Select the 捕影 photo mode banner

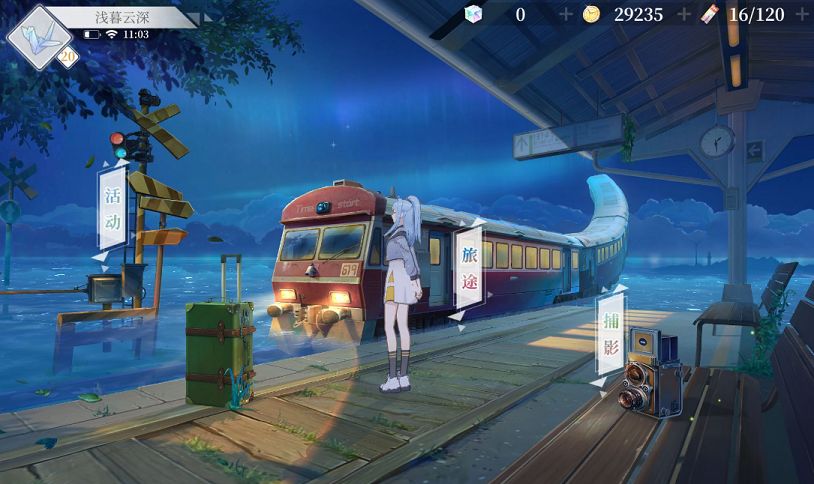click(x=610, y=335)
